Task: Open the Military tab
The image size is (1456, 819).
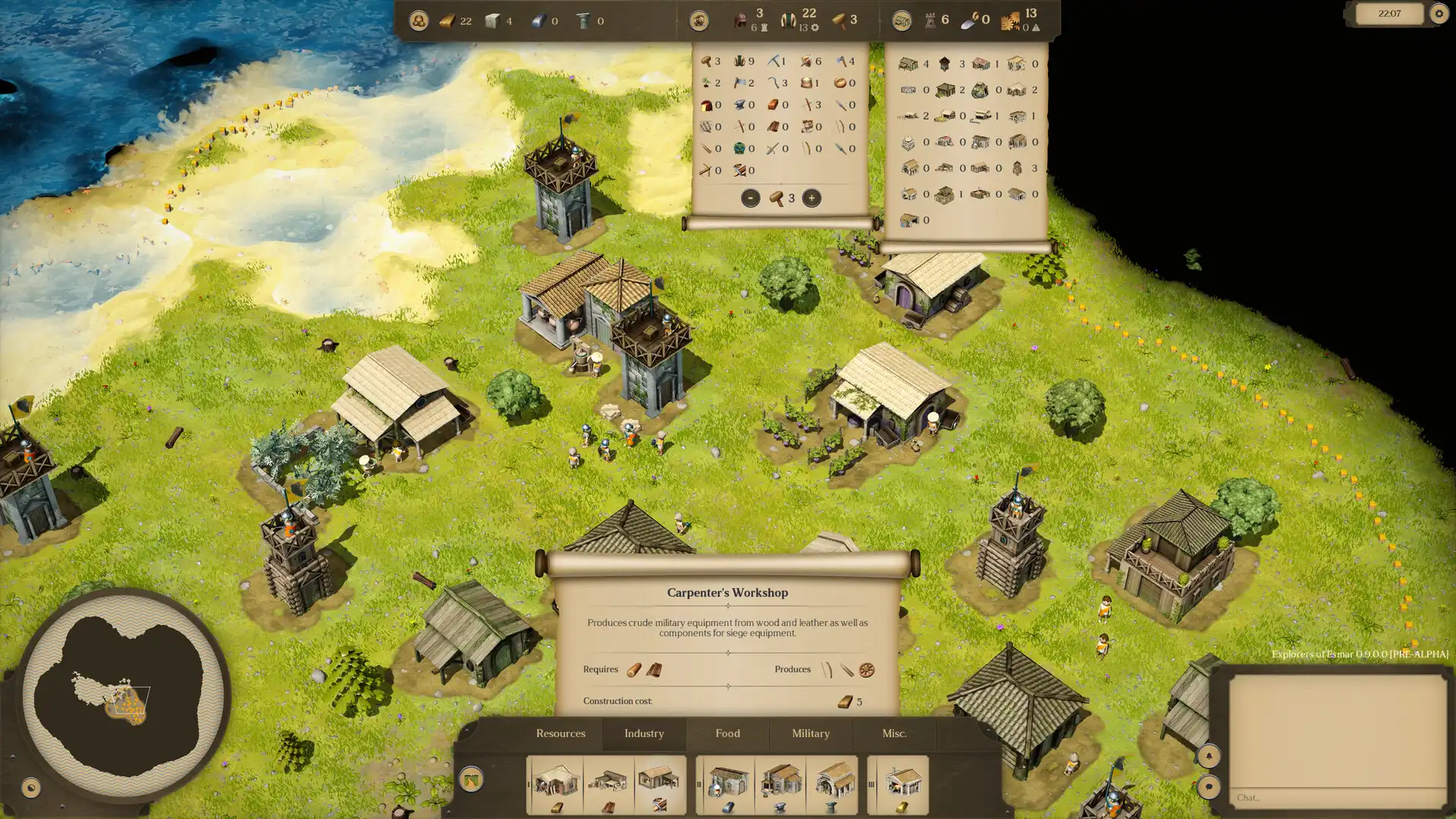Action: click(x=810, y=733)
